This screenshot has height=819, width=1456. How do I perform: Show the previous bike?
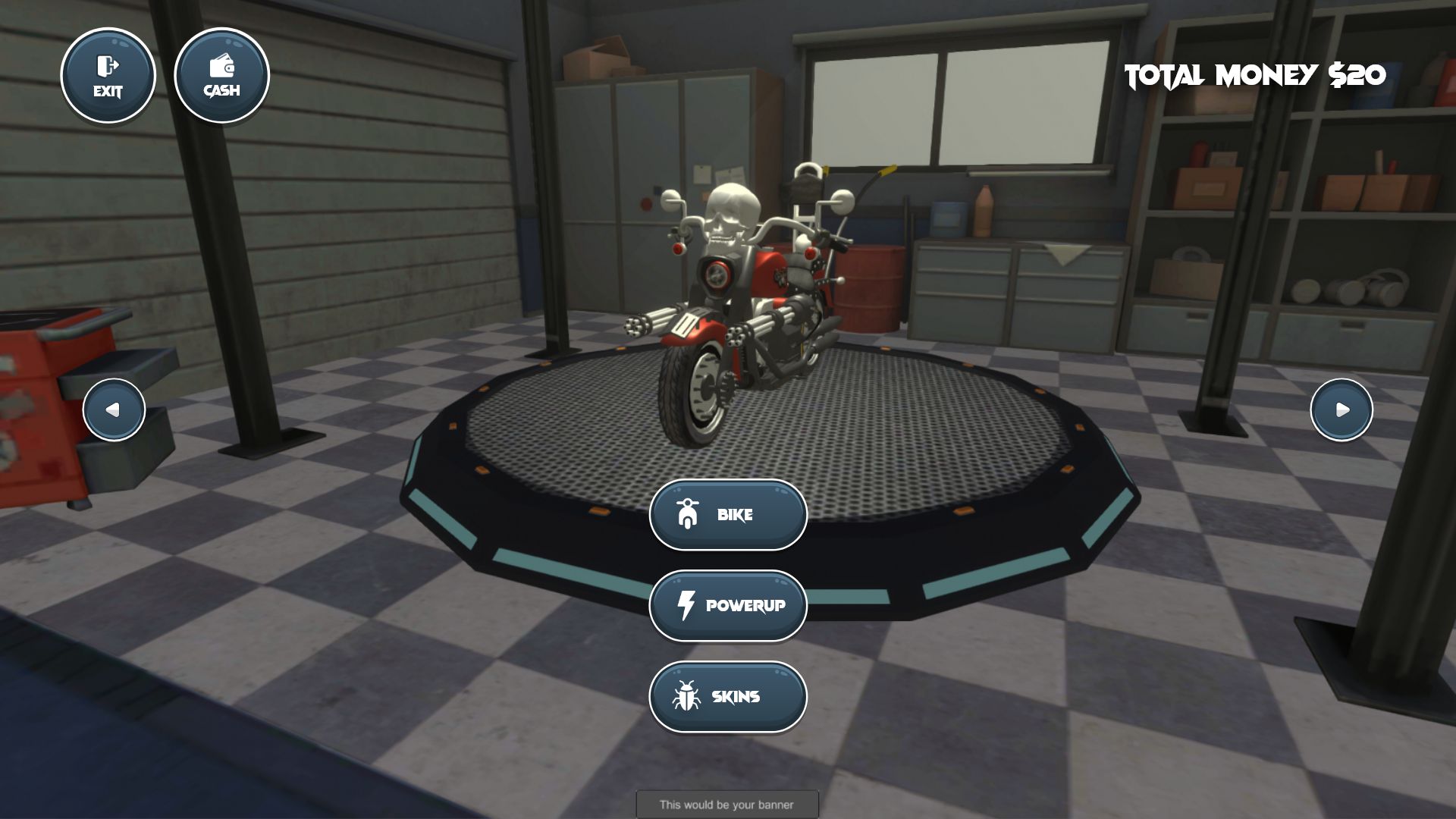pos(114,409)
